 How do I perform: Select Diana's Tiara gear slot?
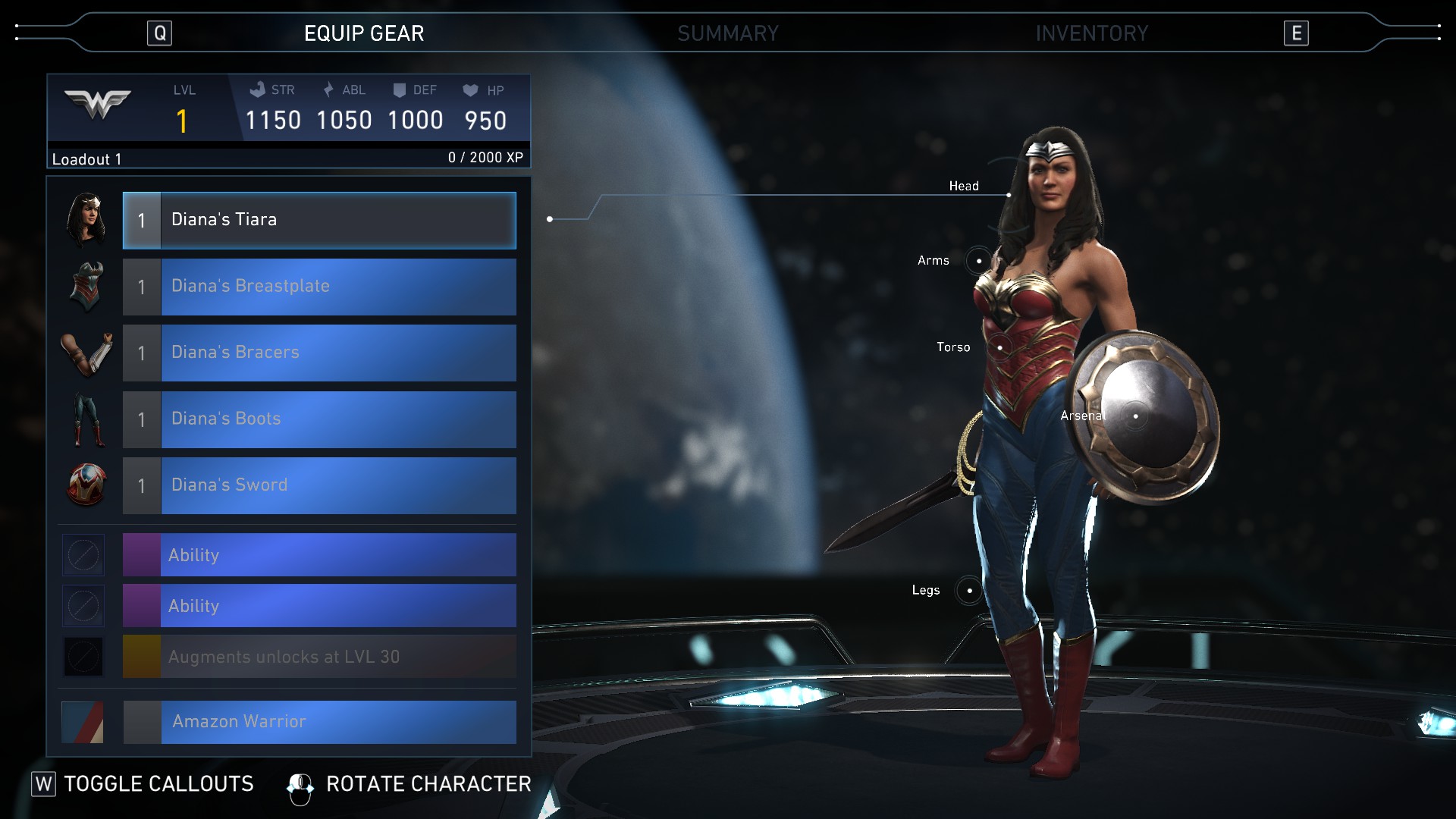pyautogui.click(x=319, y=220)
